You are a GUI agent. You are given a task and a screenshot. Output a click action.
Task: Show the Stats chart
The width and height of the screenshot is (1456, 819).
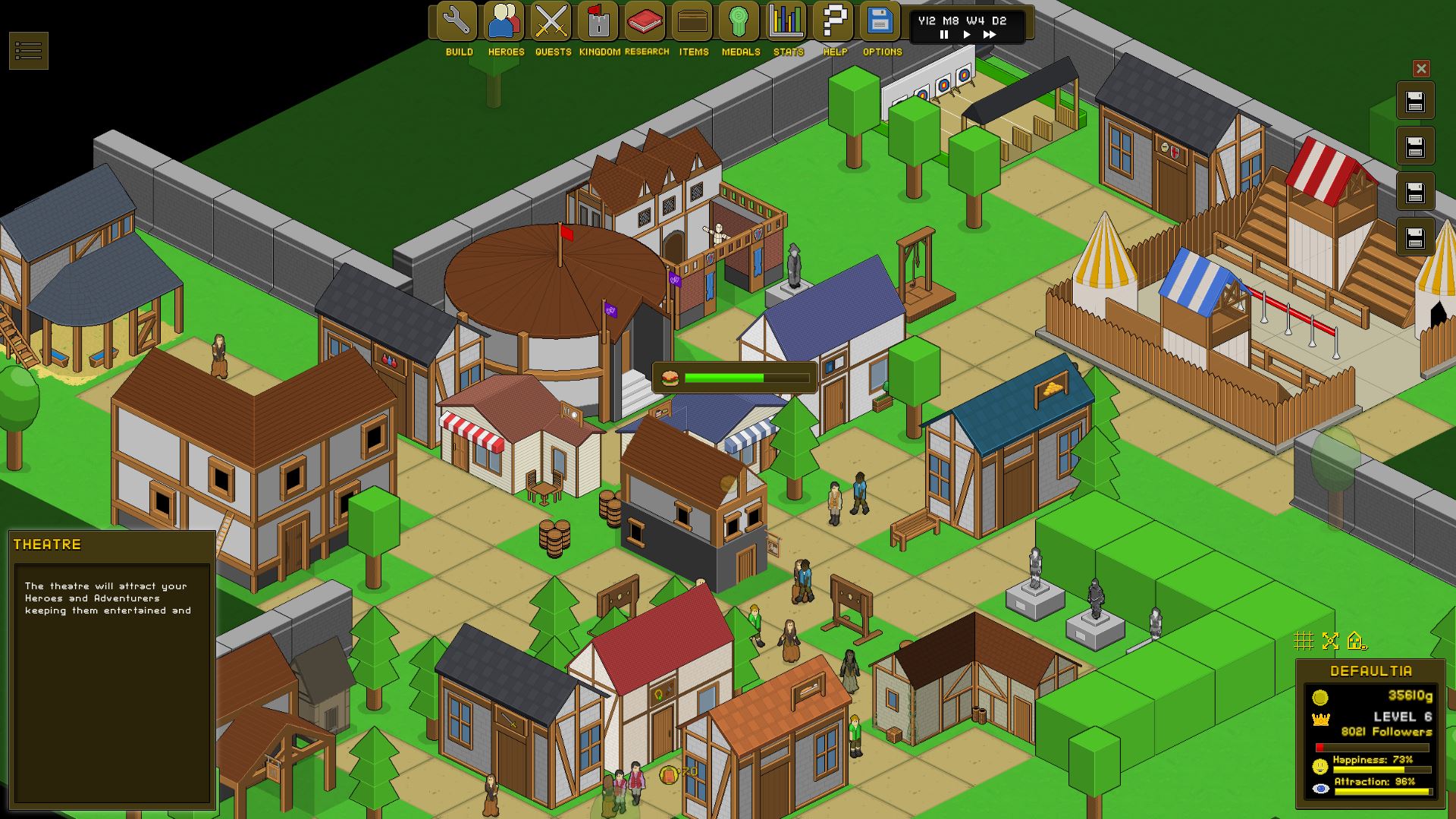click(x=787, y=22)
